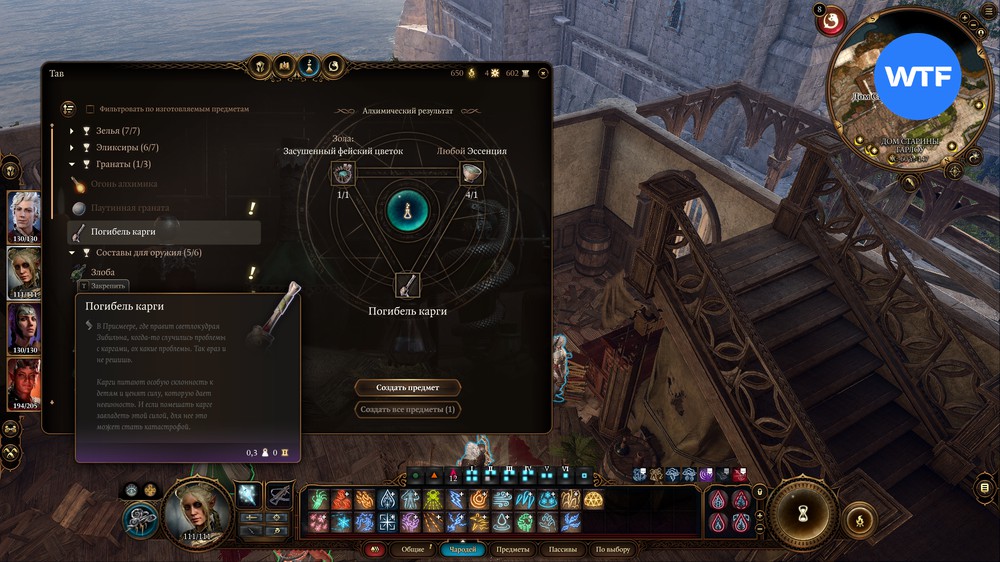Select the 'Огонь алхимика' recipe
The width and height of the screenshot is (1000, 562).
click(x=124, y=184)
